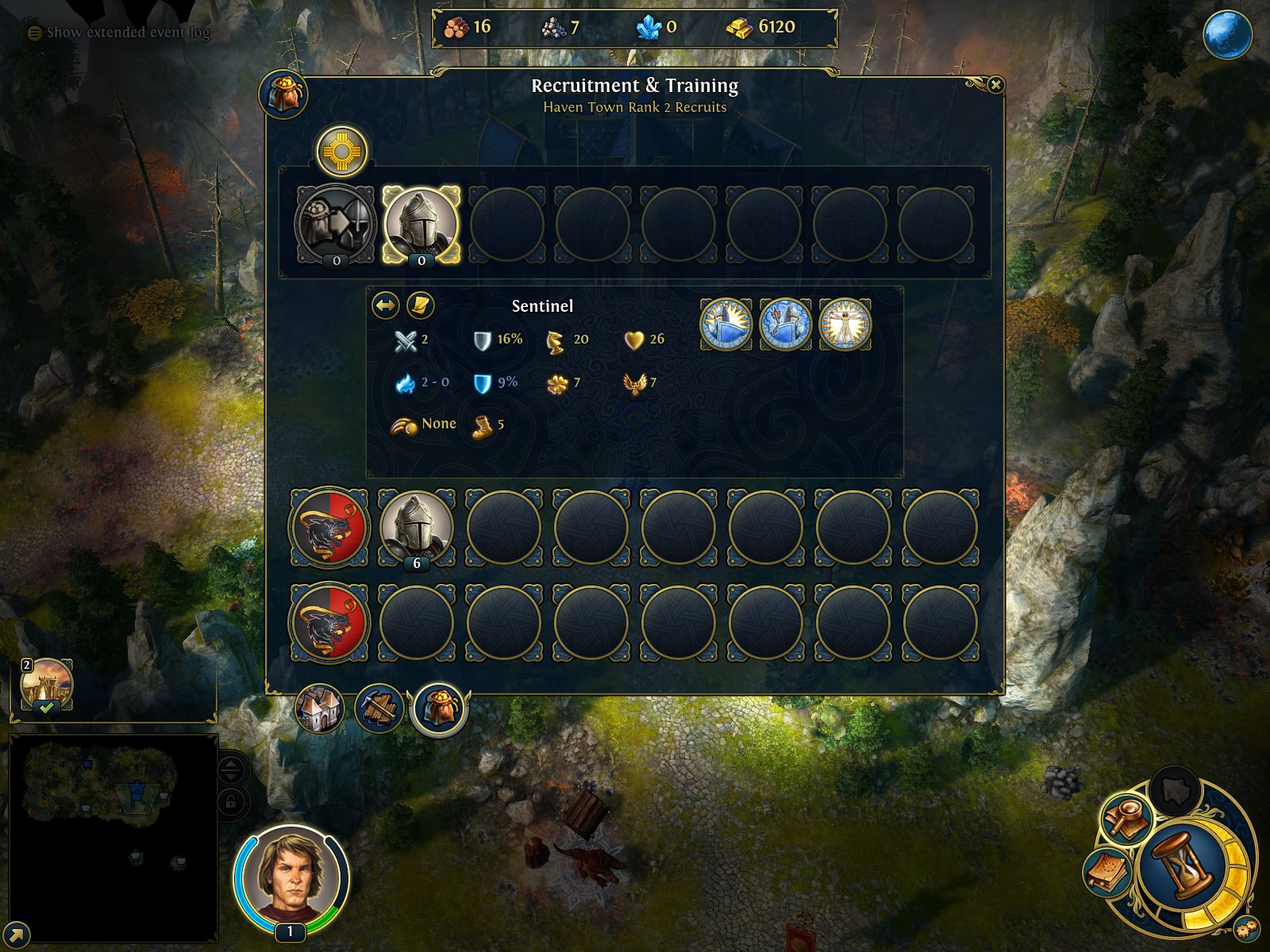Toggle the double-arrow swap button beside Sentinel
Screen dimensions: 1270x952
click(386, 305)
